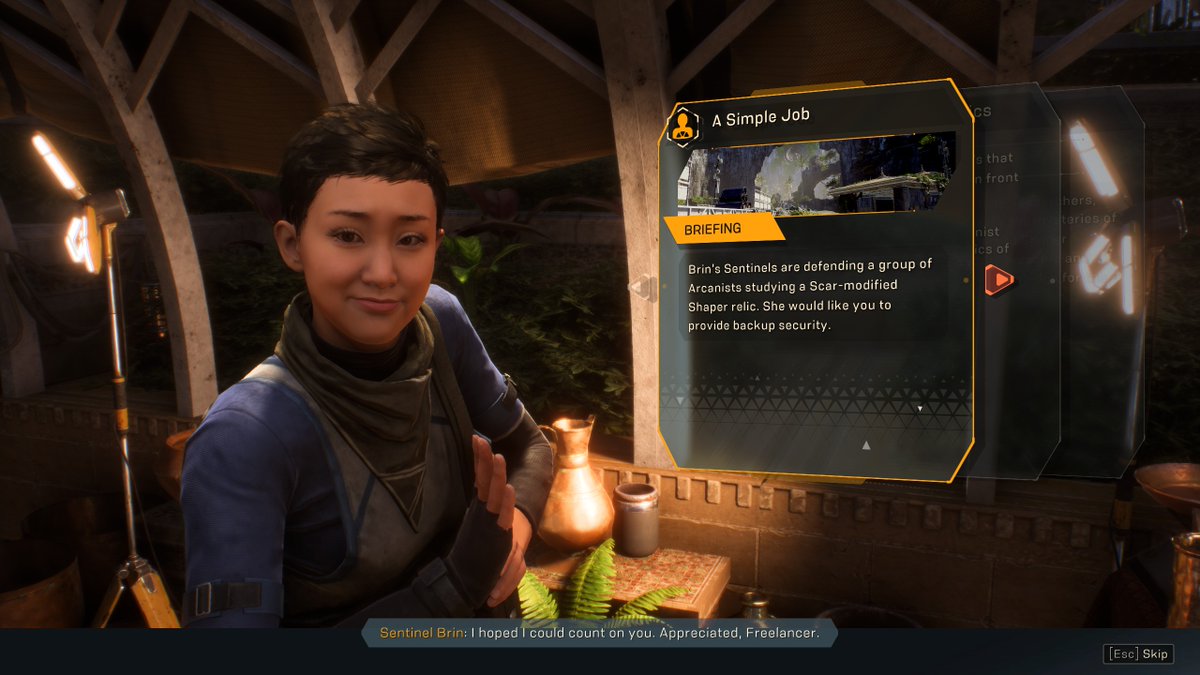Click the contract icon beside A Simple Job

point(683,123)
